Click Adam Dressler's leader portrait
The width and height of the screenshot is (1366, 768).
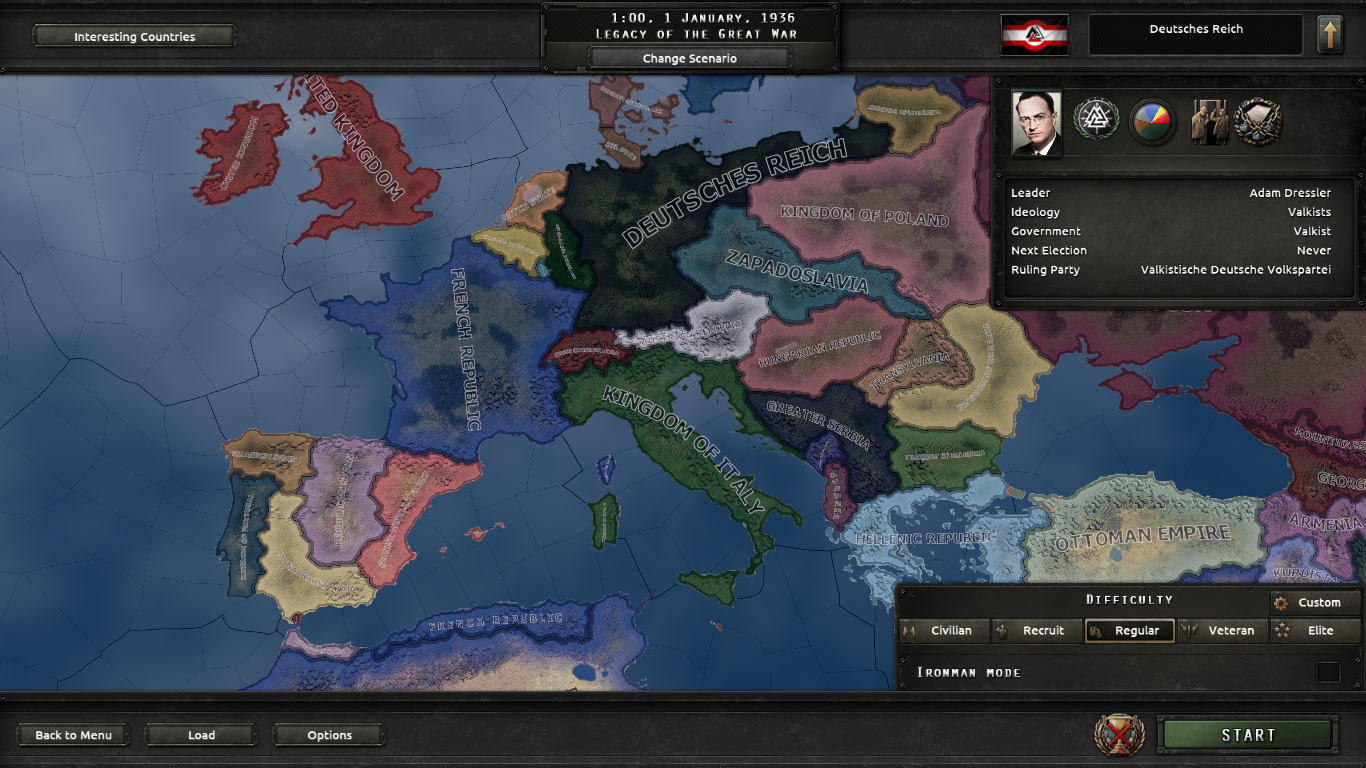coord(1035,122)
